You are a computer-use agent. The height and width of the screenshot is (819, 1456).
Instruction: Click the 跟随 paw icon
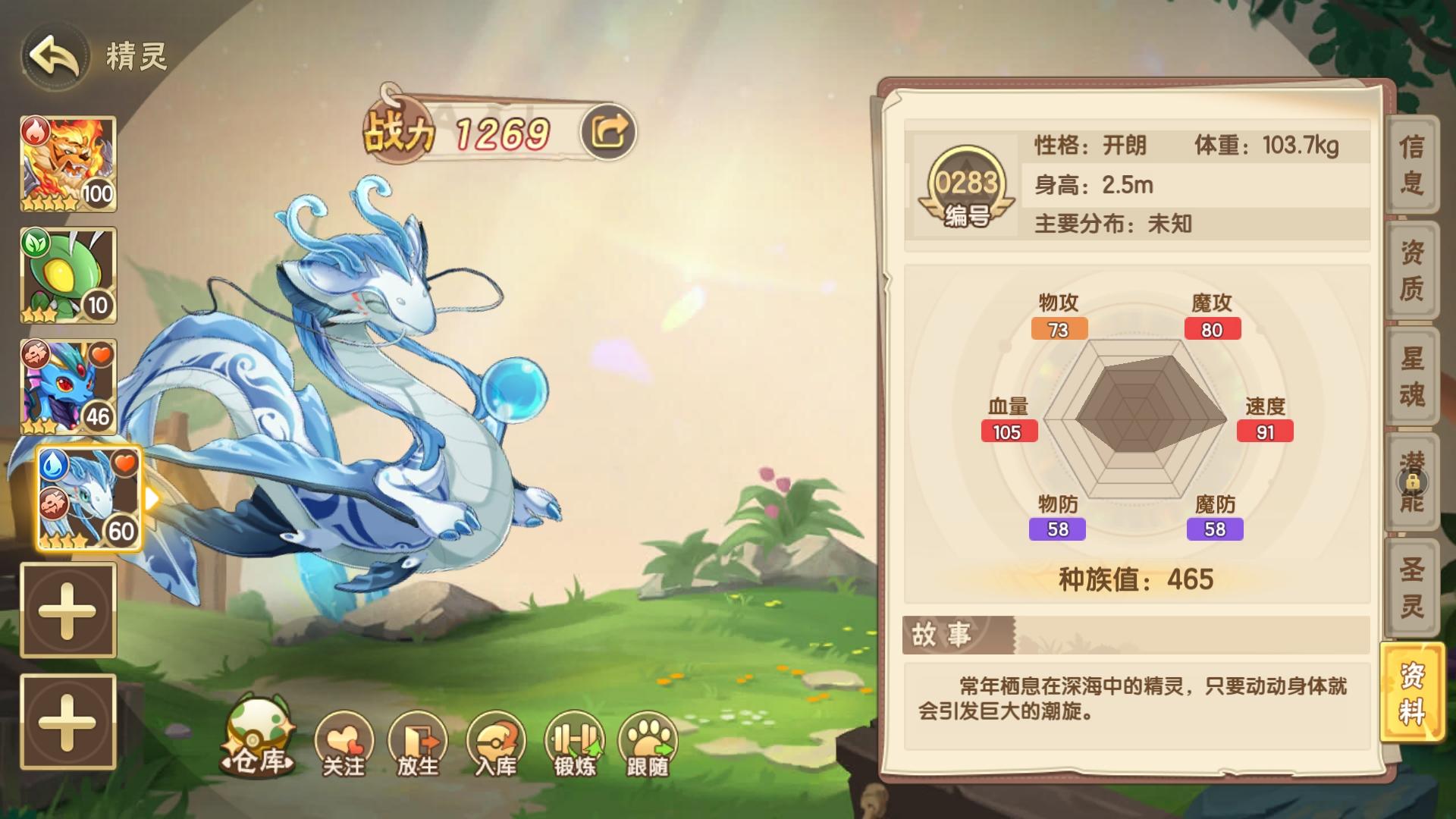pyautogui.click(x=648, y=739)
